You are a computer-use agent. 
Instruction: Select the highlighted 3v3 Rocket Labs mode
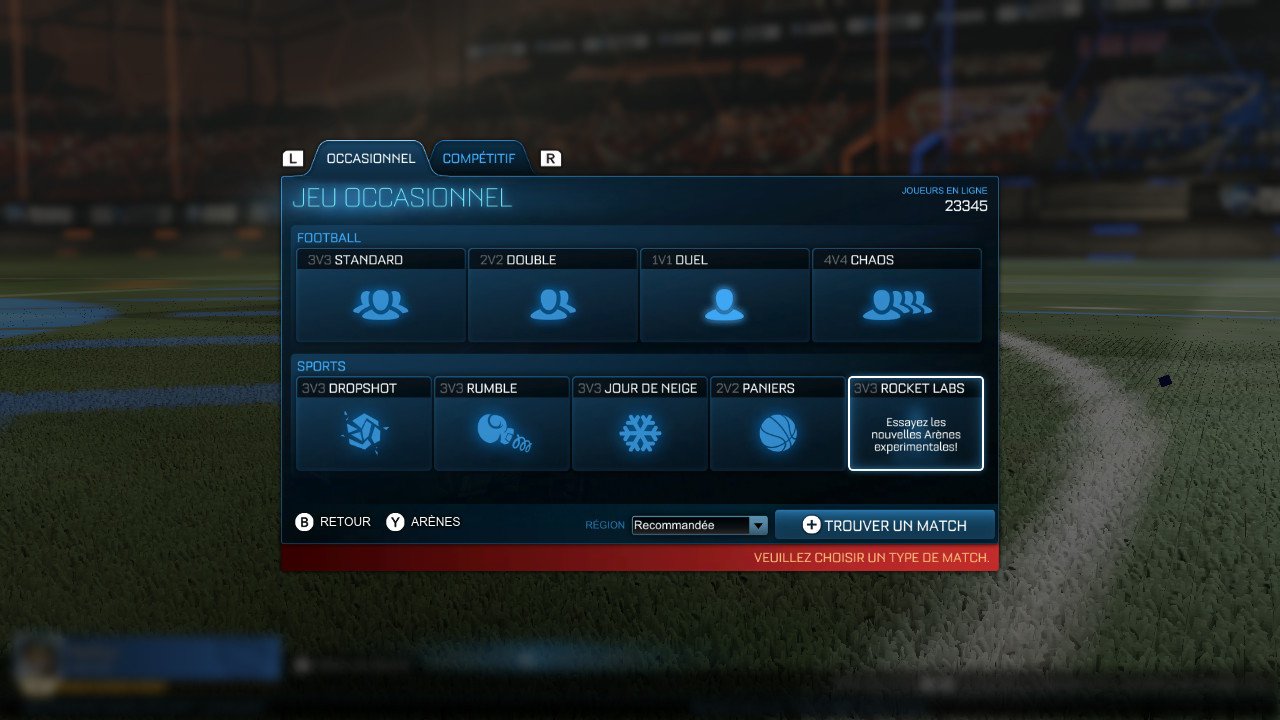pyautogui.click(x=915, y=424)
